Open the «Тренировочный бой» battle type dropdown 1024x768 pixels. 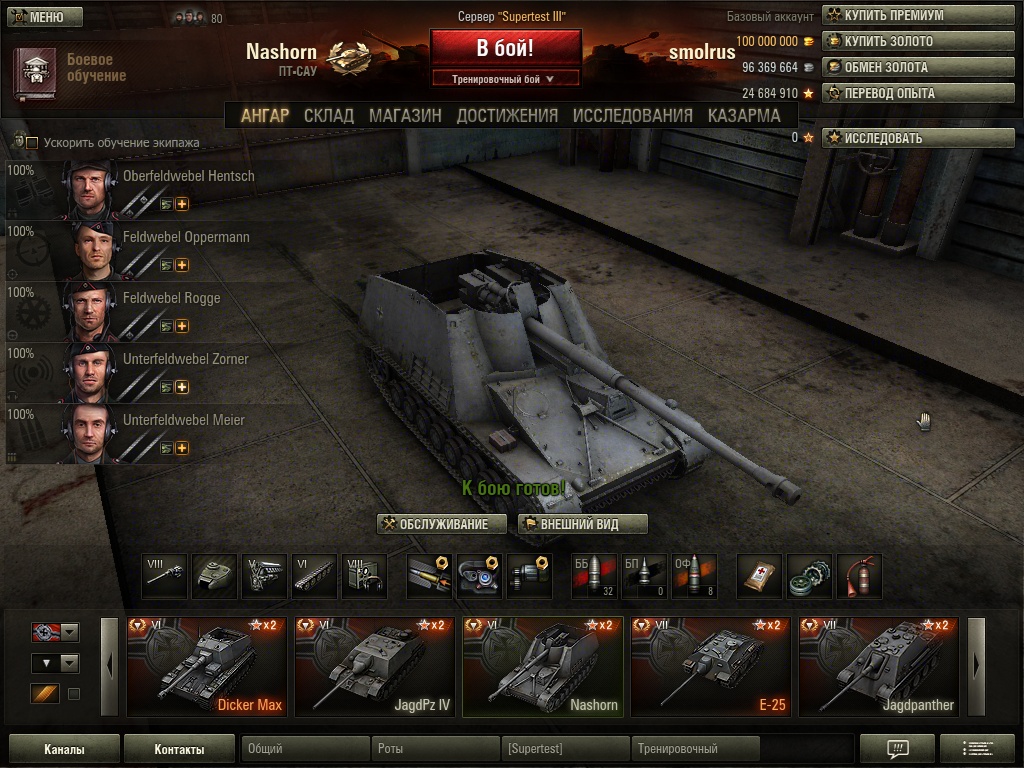point(505,78)
